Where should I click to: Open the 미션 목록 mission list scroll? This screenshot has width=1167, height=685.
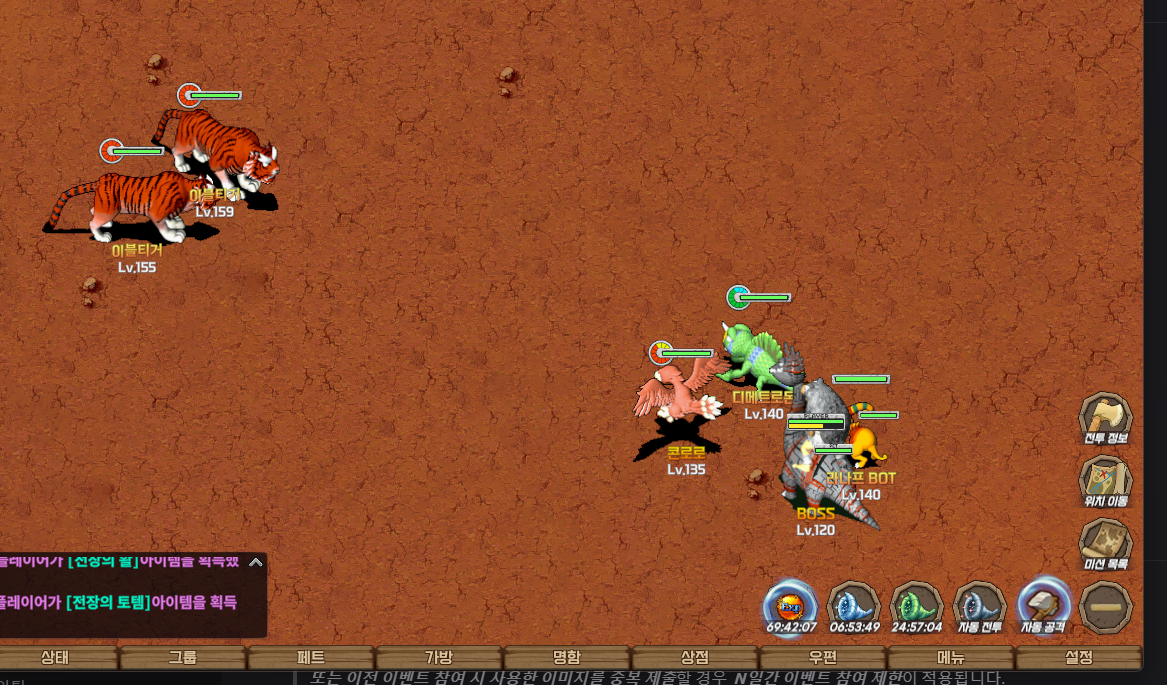pos(1105,543)
